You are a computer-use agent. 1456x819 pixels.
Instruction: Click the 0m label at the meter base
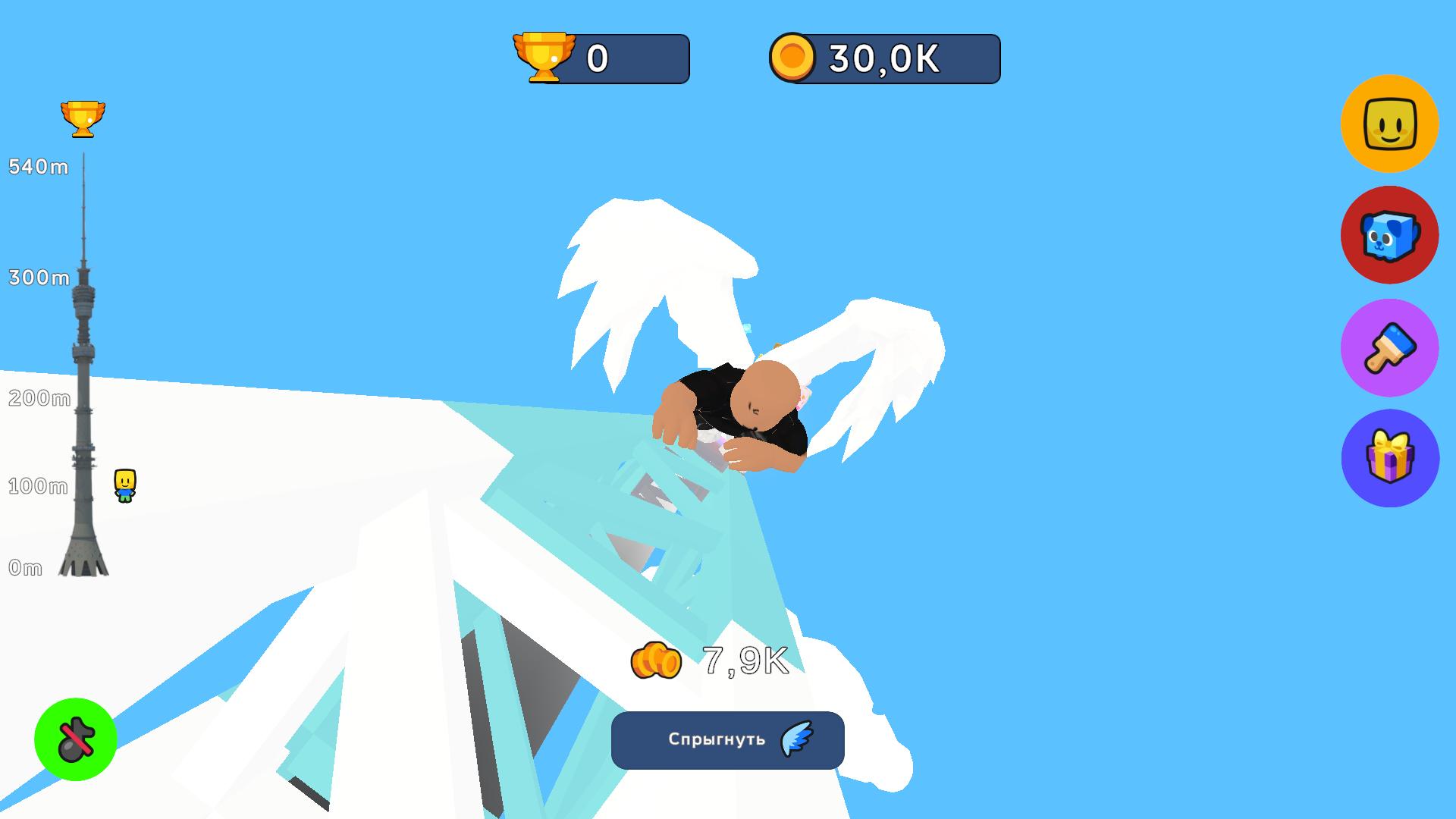[25, 568]
